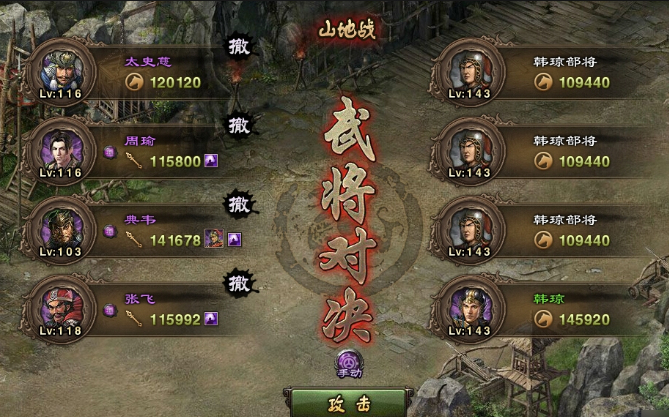Open the small face icon beside 典韦's troop count
Screen dimensions: 669x417
(x=213, y=238)
